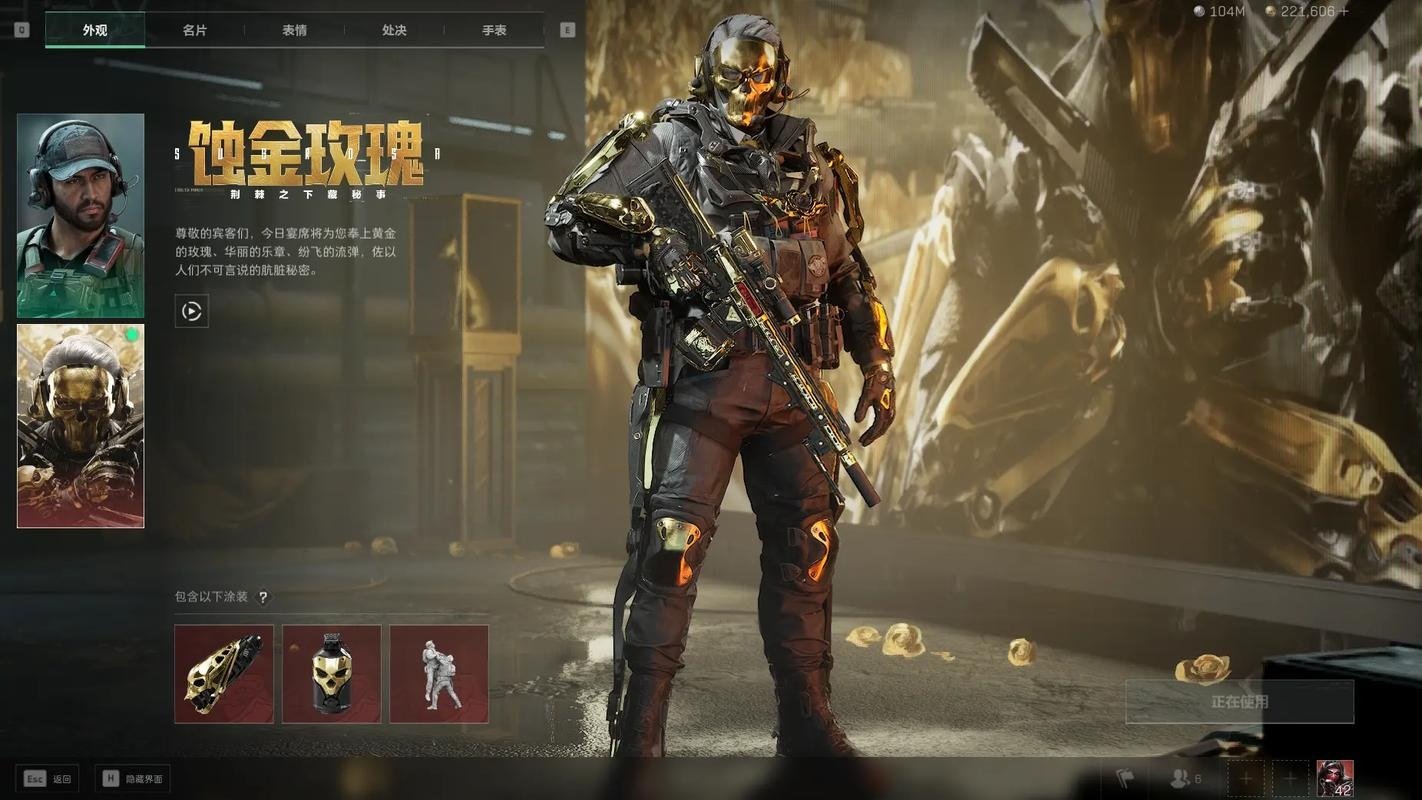Screen dimensions: 1422x800
Task: Click the 正在使用 in-use button
Action: tap(1239, 702)
